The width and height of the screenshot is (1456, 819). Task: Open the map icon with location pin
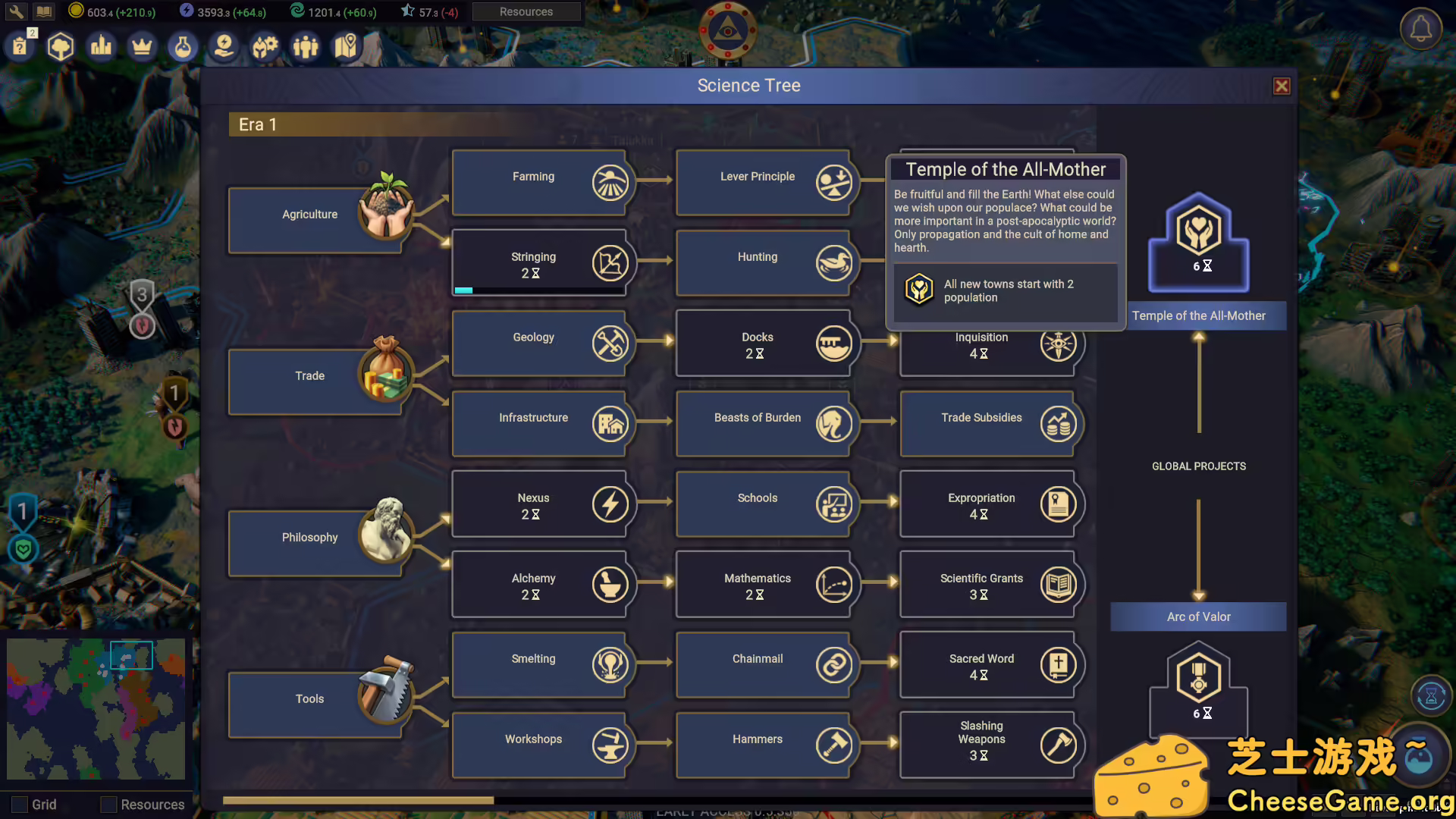(346, 46)
